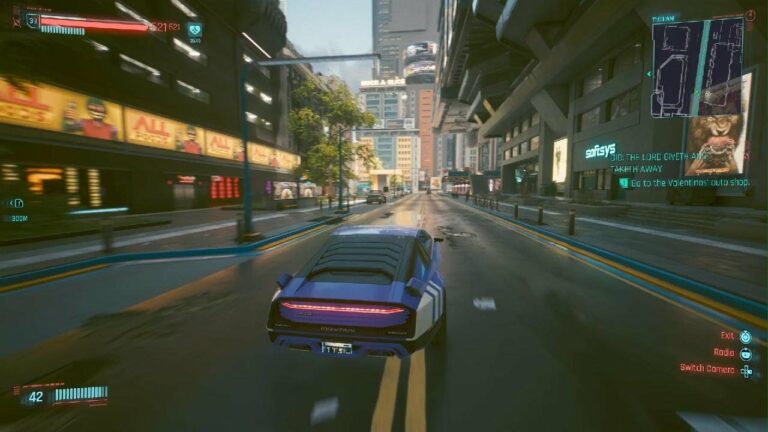Click the player level badge
Viewport: 768px width, 432px height.
coord(33,20)
